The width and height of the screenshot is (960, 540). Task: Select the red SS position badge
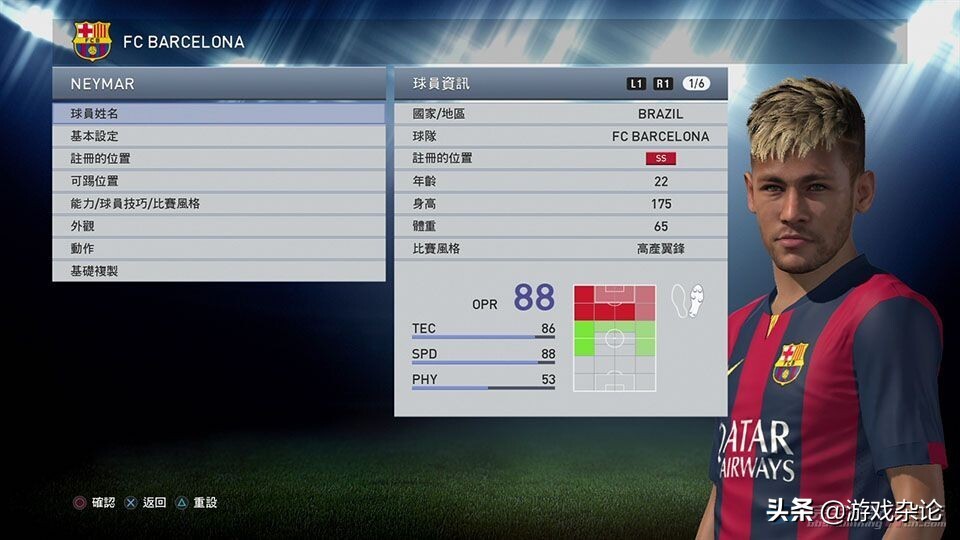coord(660,158)
